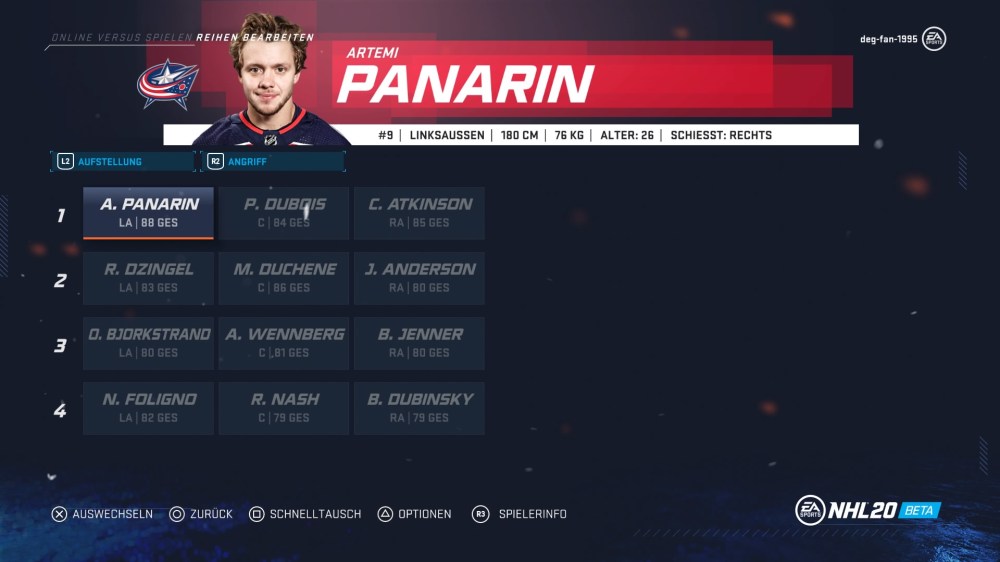The width and height of the screenshot is (1000, 562).
Task: Choose the J. Anderson player card
Action: click(419, 277)
